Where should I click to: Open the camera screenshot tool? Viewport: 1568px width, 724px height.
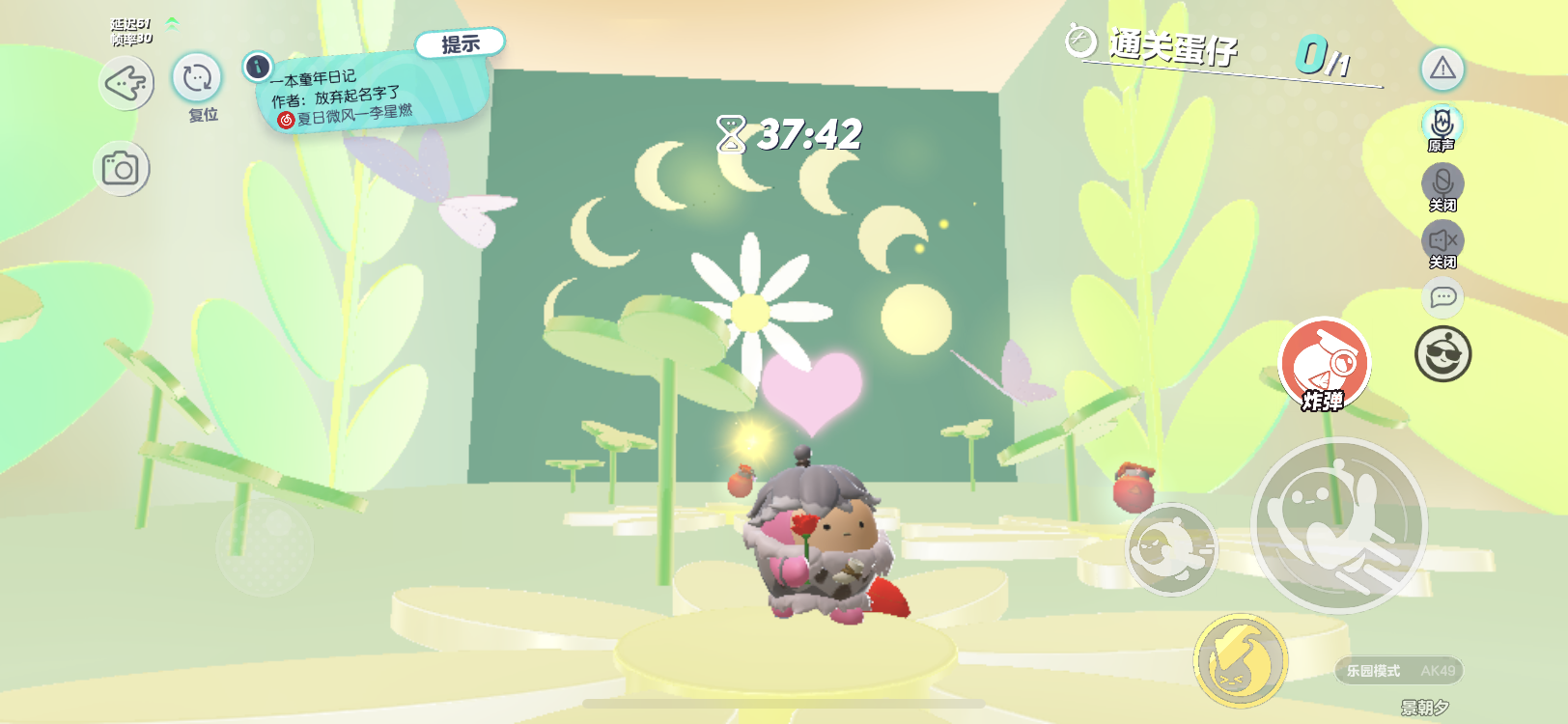(122, 169)
